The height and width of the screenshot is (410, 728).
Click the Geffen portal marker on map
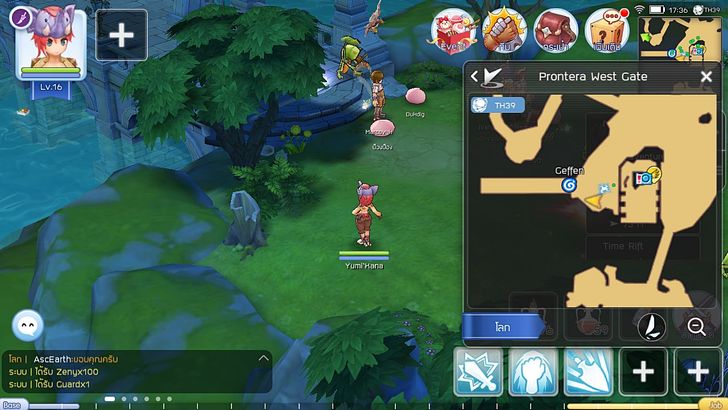[x=570, y=185]
